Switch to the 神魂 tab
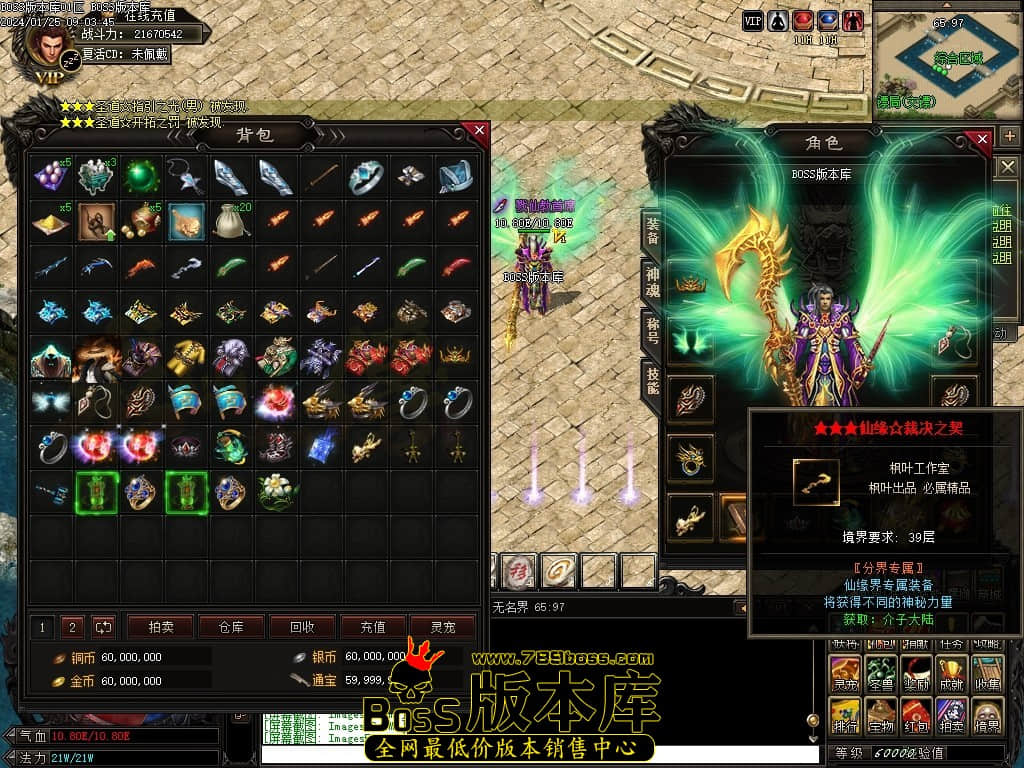 pos(652,283)
